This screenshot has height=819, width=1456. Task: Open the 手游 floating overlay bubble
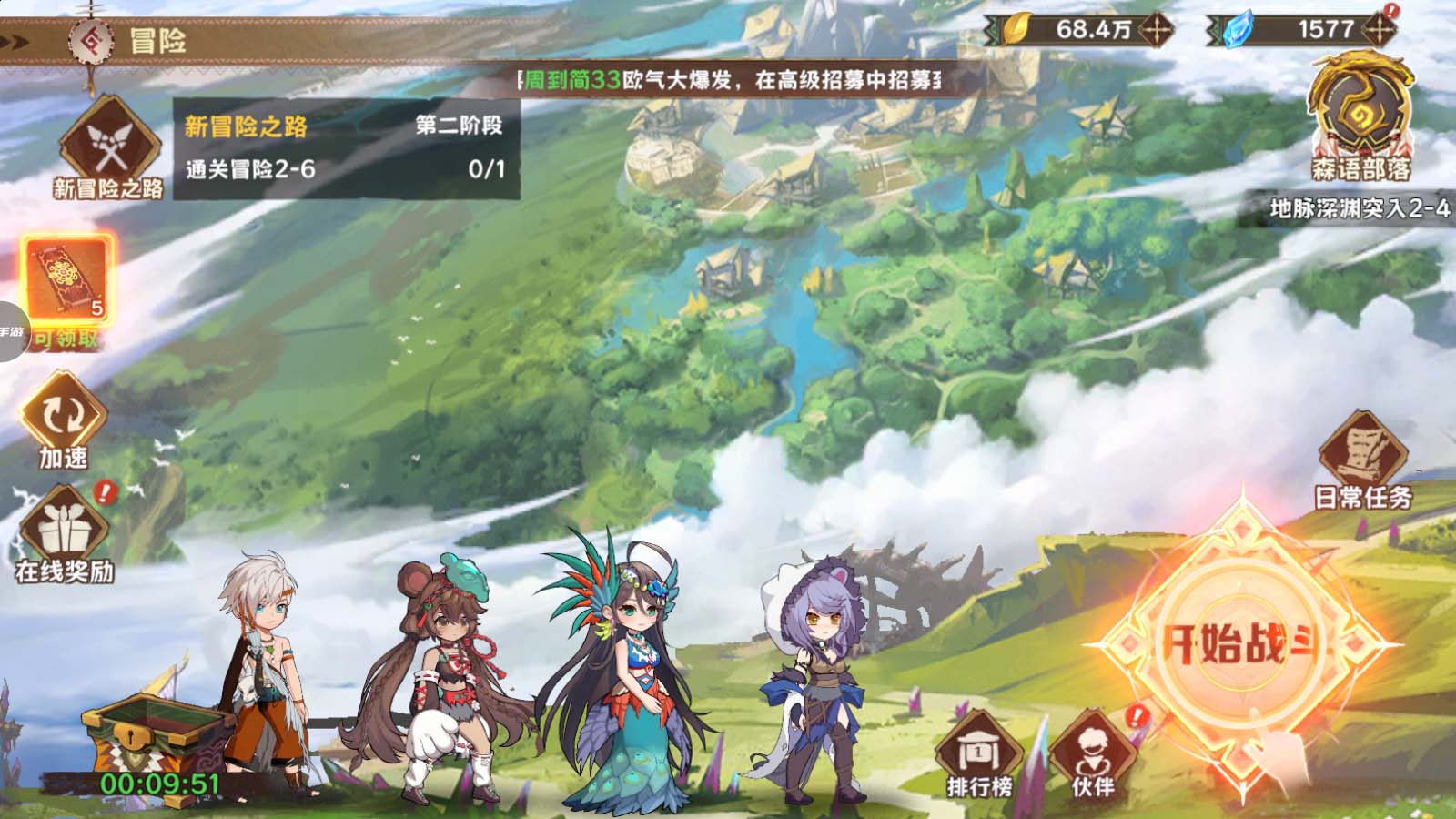pyautogui.click(x=11, y=332)
